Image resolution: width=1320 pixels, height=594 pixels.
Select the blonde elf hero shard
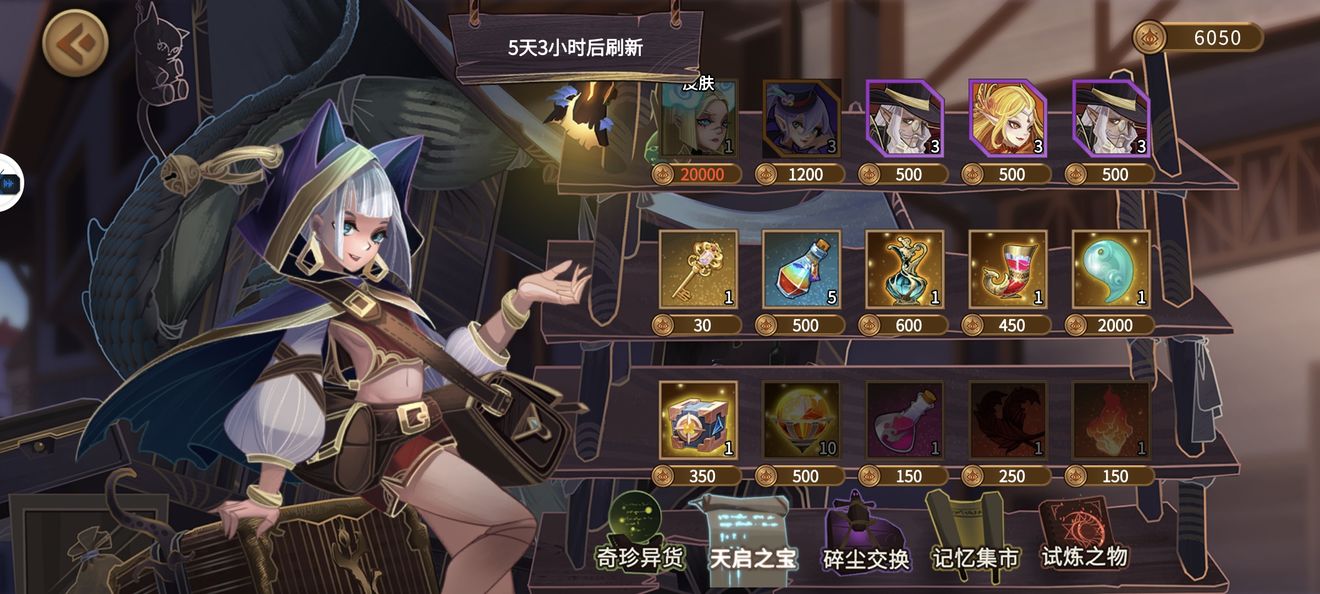[1007, 120]
